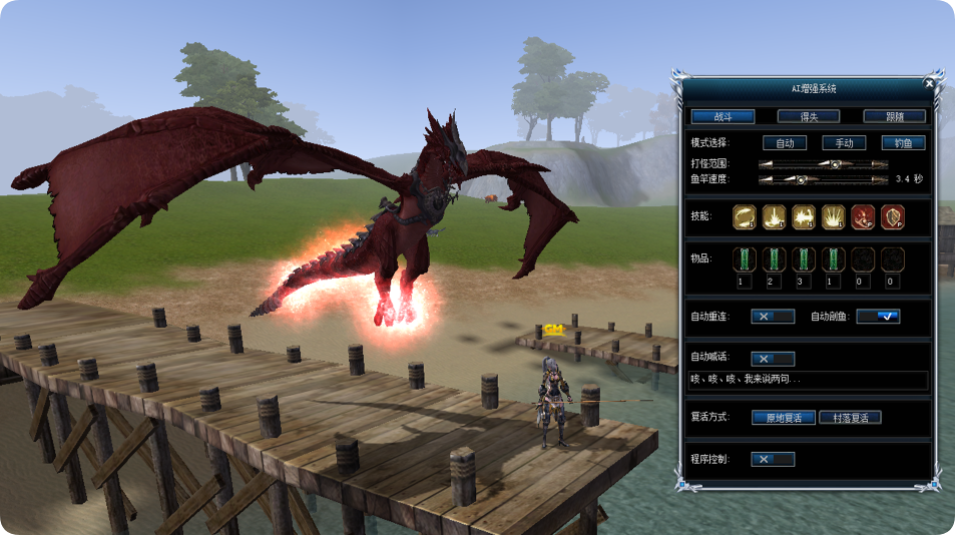Switch to the 战斗 tab

click(722, 116)
